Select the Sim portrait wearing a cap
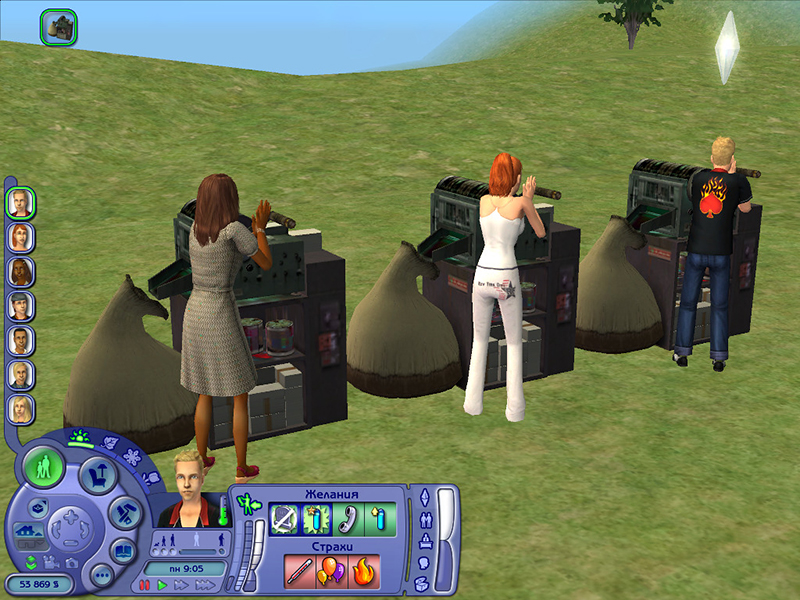Screen dimensions: 800x600 pyautogui.click(x=21, y=305)
